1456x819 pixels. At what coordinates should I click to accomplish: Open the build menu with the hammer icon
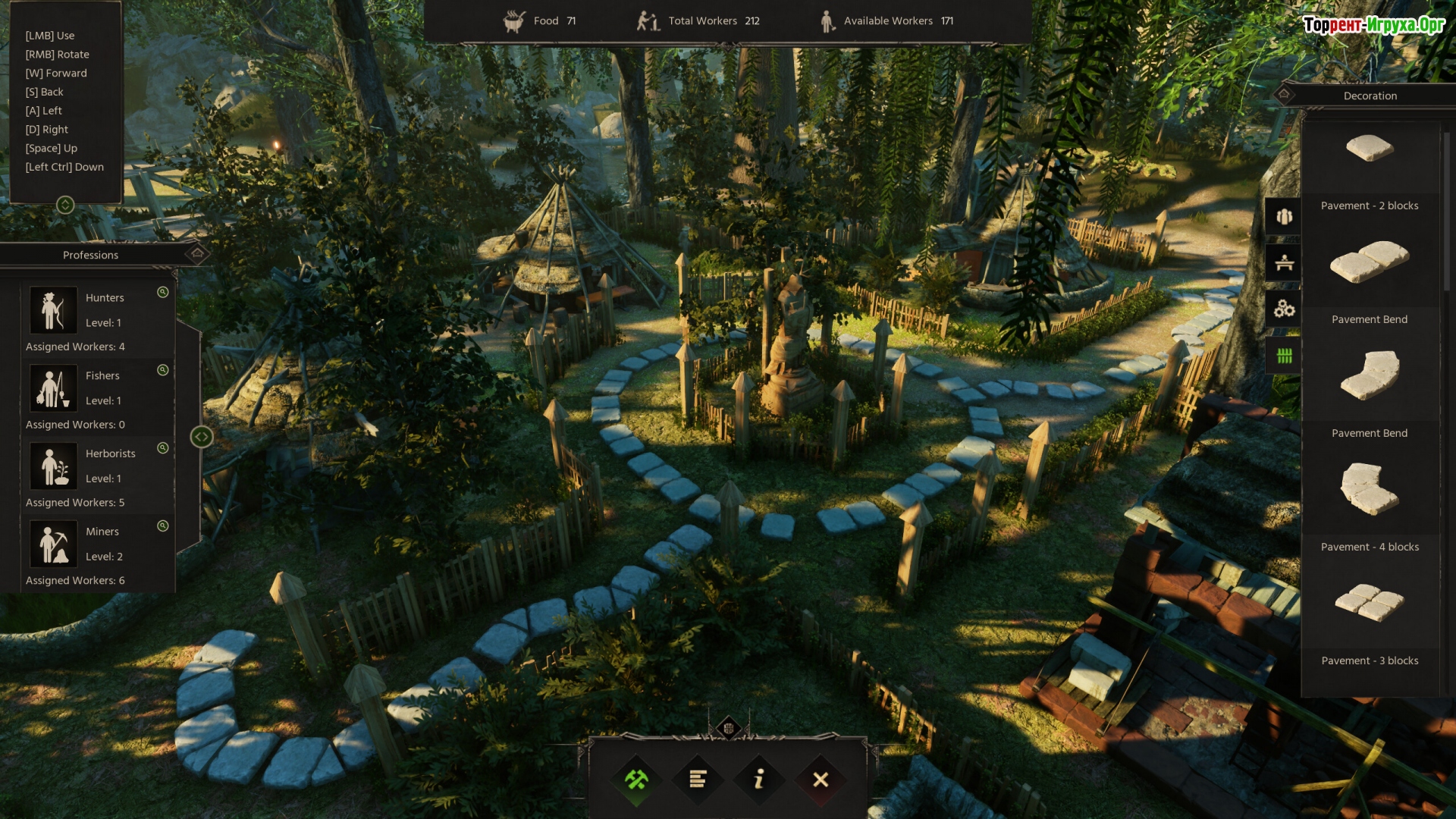636,780
